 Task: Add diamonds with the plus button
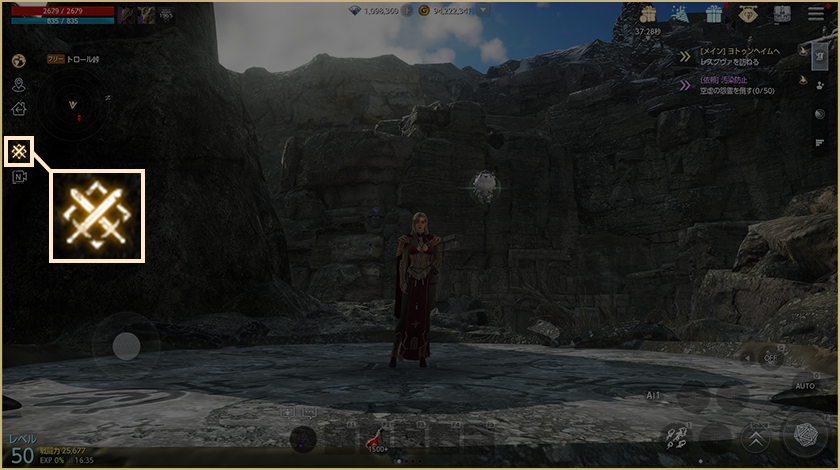[x=409, y=12]
